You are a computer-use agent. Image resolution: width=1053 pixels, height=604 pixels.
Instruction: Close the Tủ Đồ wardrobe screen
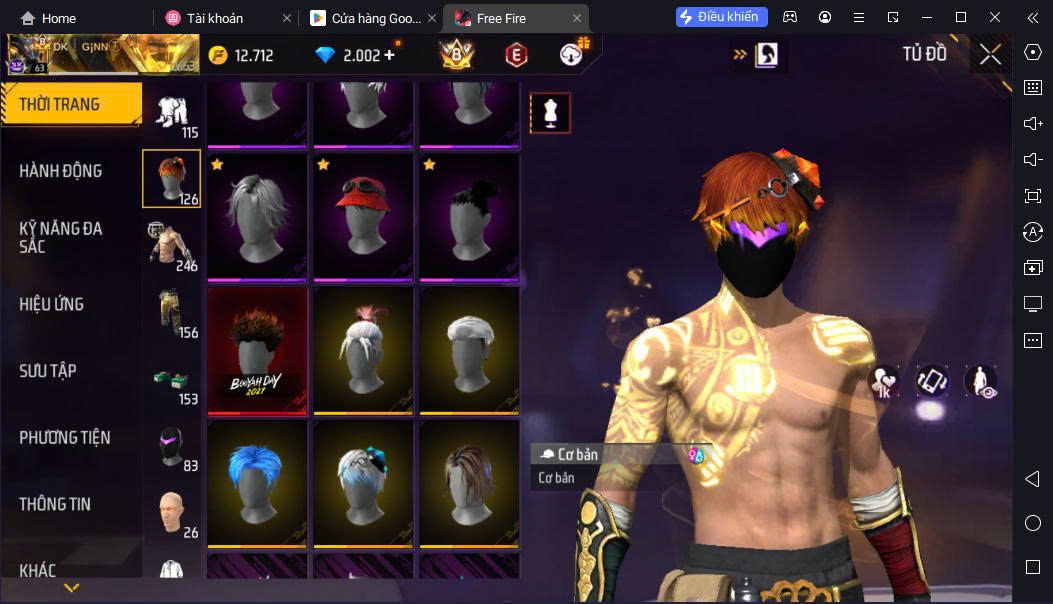coord(990,55)
